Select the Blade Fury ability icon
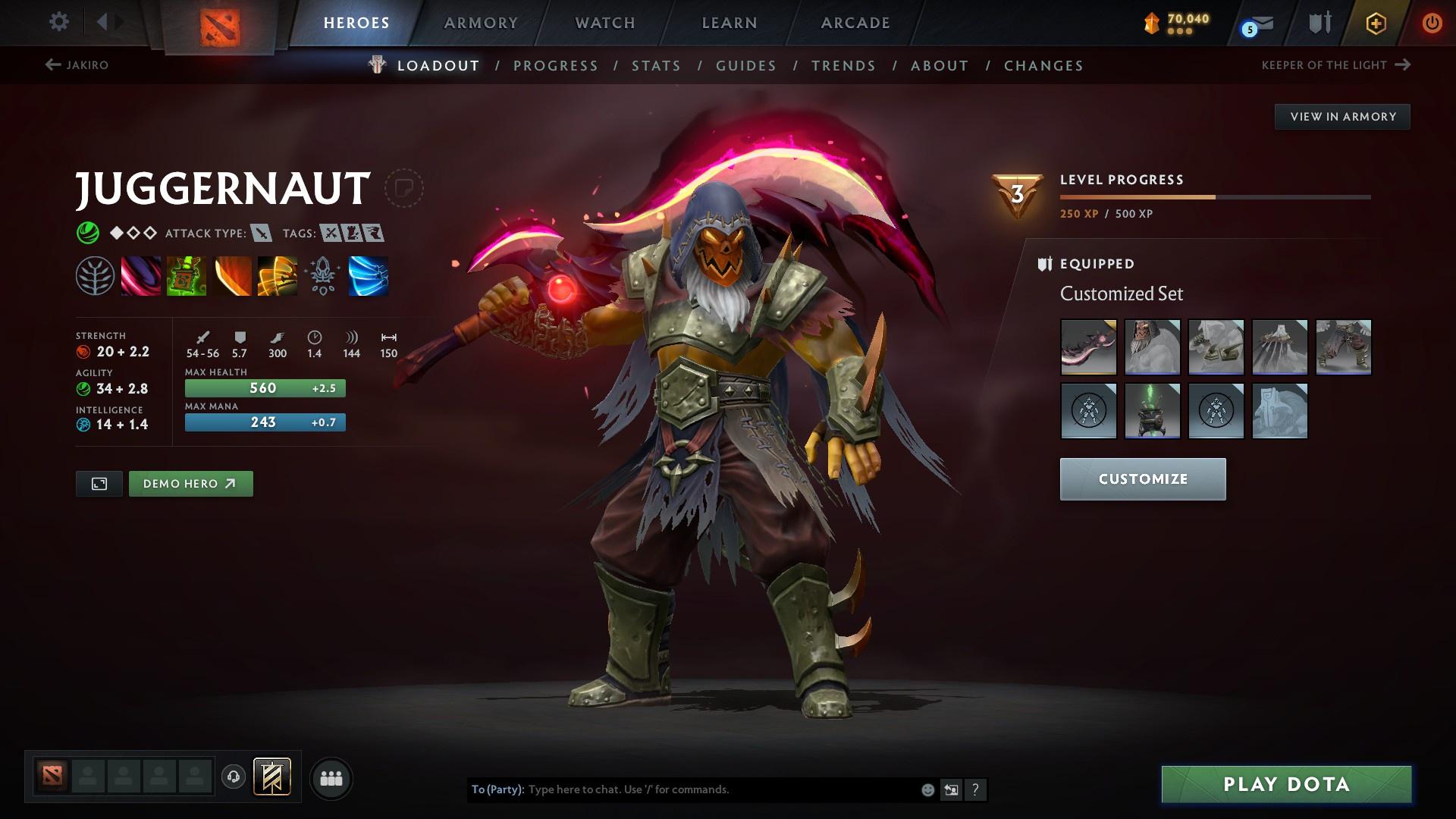Image resolution: width=1456 pixels, height=819 pixels. tap(140, 275)
